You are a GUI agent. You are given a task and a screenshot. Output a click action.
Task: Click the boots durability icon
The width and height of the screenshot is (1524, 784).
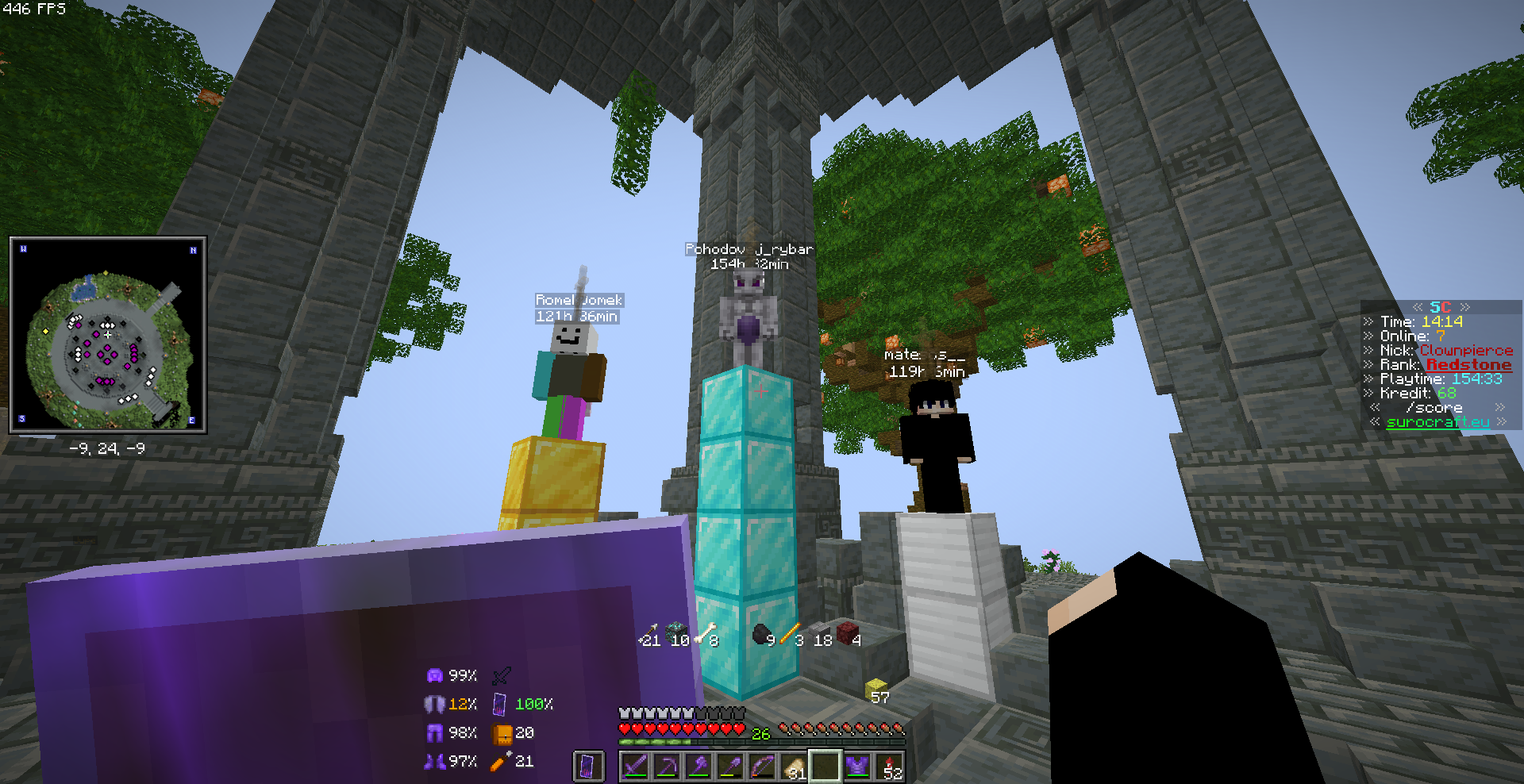[434, 761]
